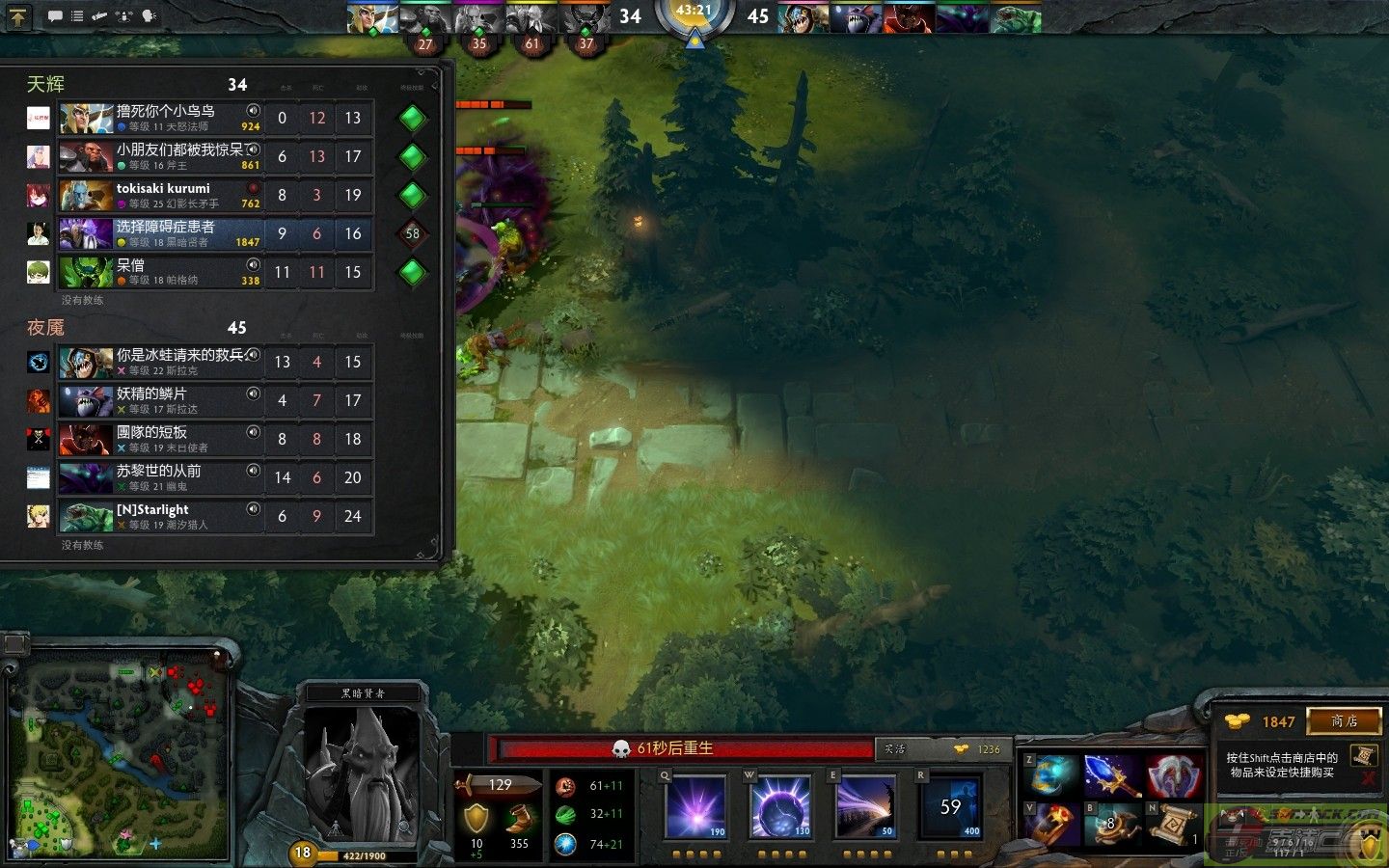Use the blue staff item in inventory
The image size is (1389, 868).
pos(1112,775)
